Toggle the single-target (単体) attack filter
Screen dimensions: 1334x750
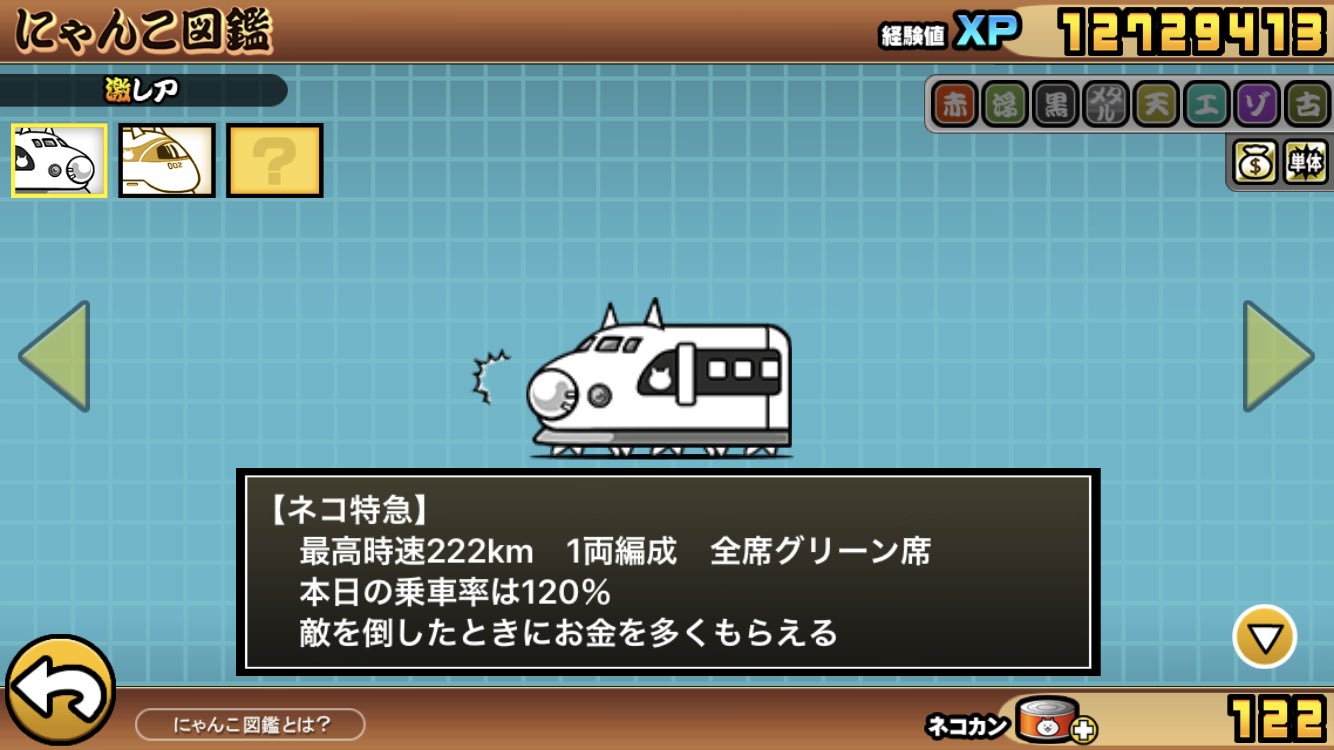coord(1306,160)
